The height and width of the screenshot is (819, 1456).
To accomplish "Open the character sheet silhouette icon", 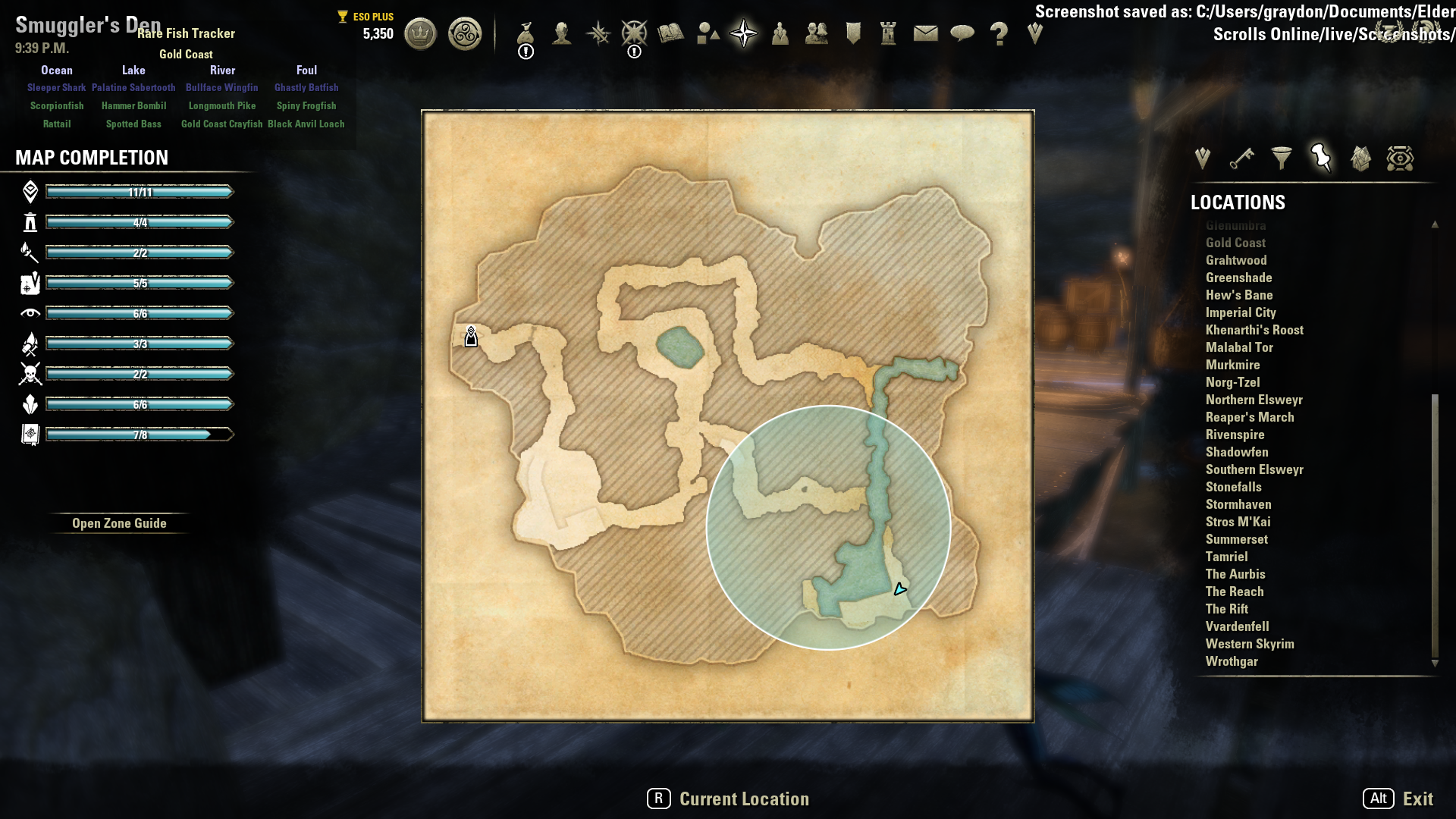I will (x=562, y=34).
